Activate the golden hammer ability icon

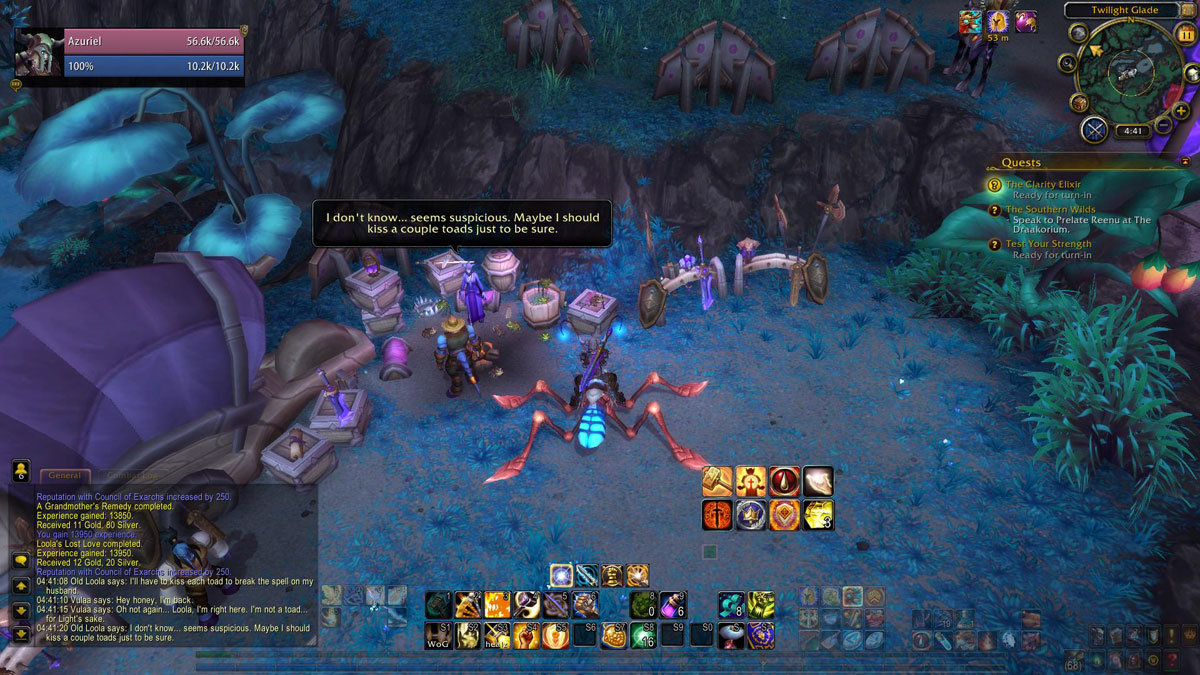pos(717,482)
